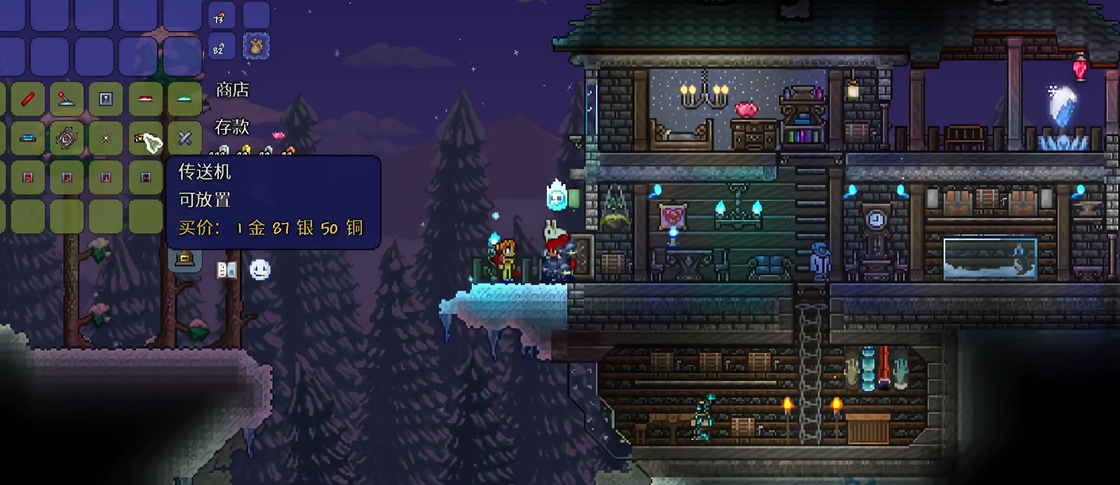Choose the red pressure plate slot
This screenshot has width=1120, height=485.
(145, 99)
